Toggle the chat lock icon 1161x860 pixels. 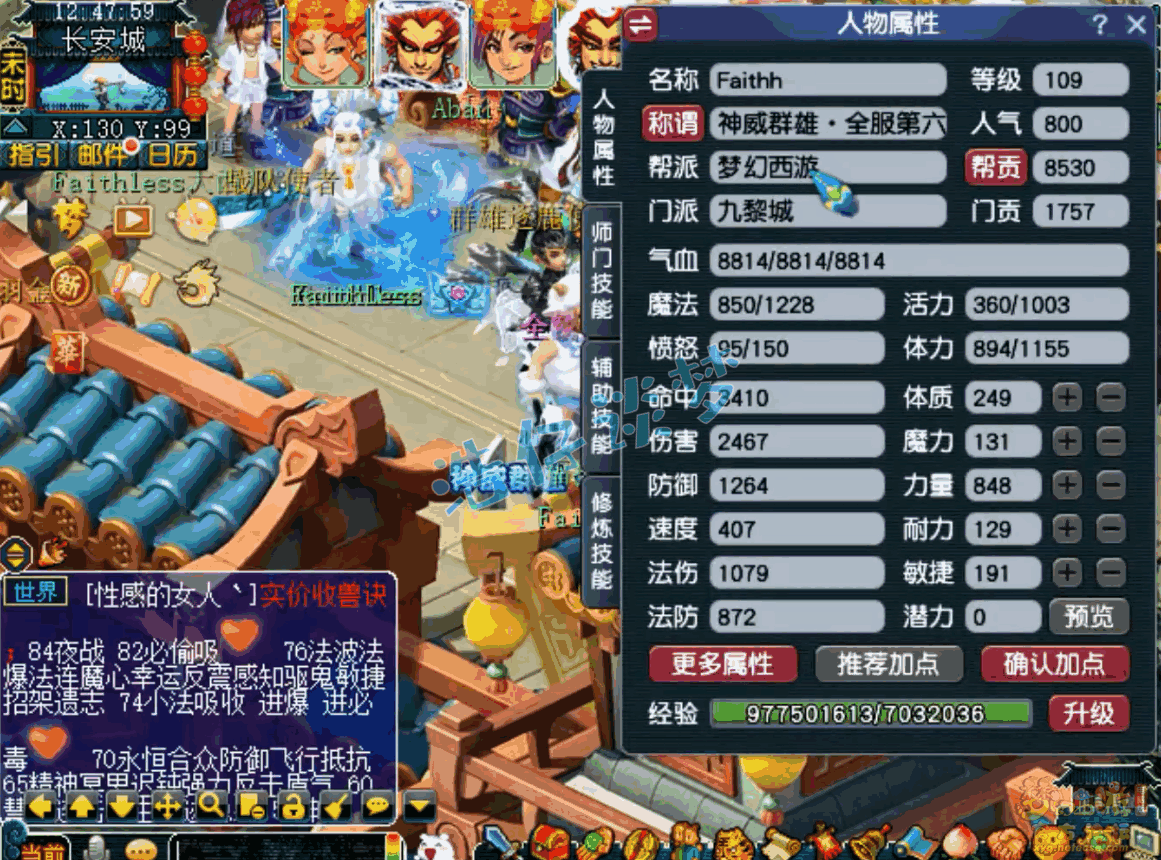pyautogui.click(x=293, y=804)
